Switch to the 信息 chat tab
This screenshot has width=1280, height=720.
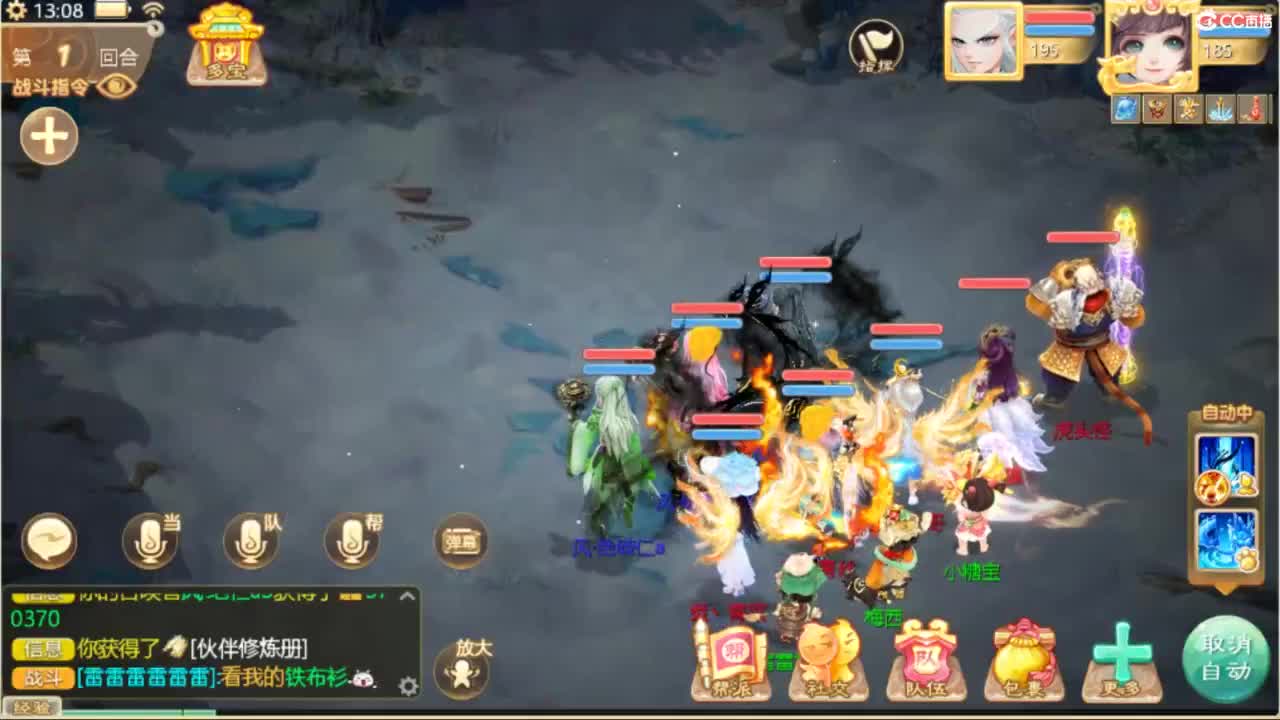42,650
